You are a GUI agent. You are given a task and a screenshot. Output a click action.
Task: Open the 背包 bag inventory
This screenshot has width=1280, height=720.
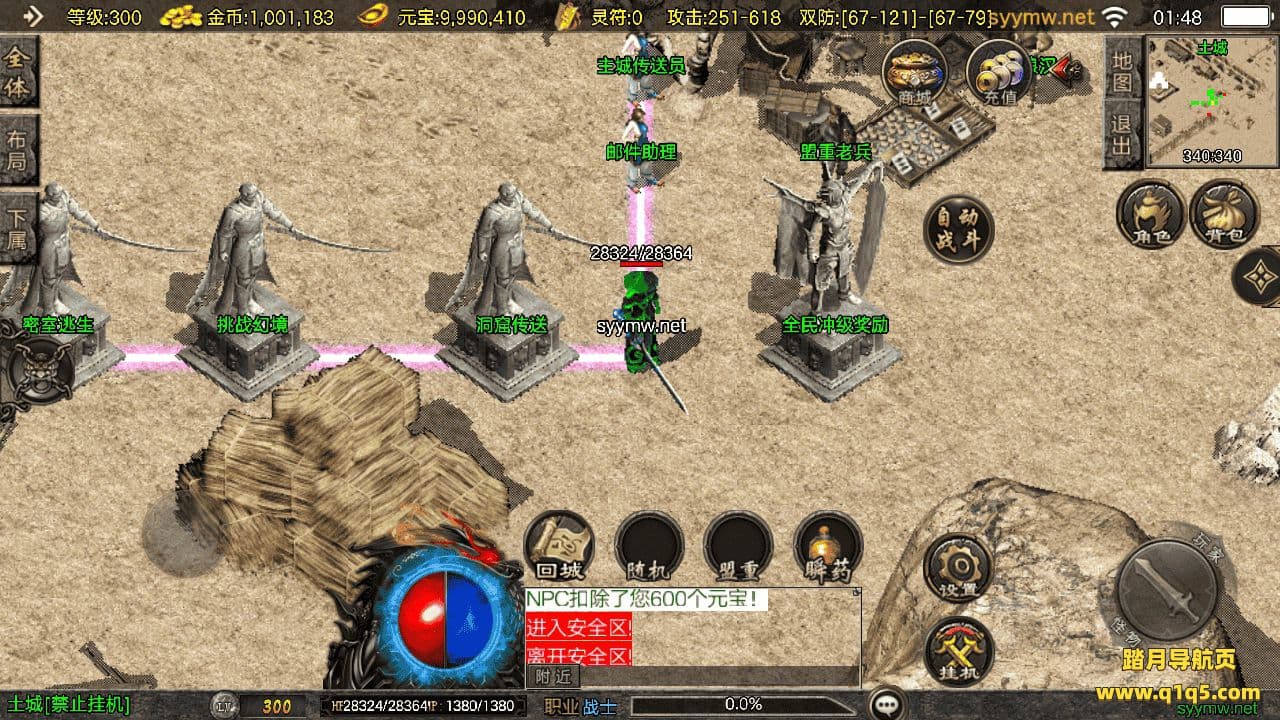pos(1225,214)
